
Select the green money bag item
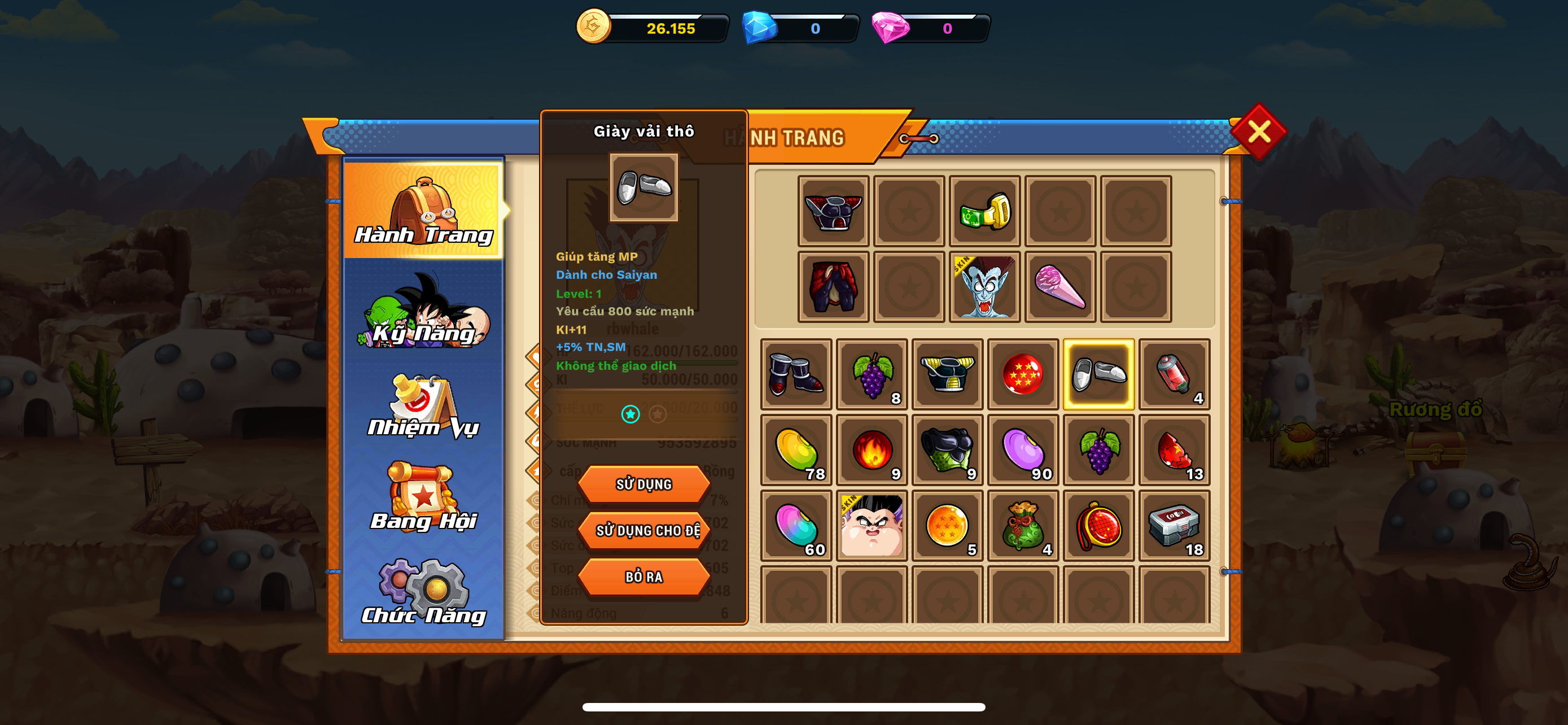(1023, 526)
